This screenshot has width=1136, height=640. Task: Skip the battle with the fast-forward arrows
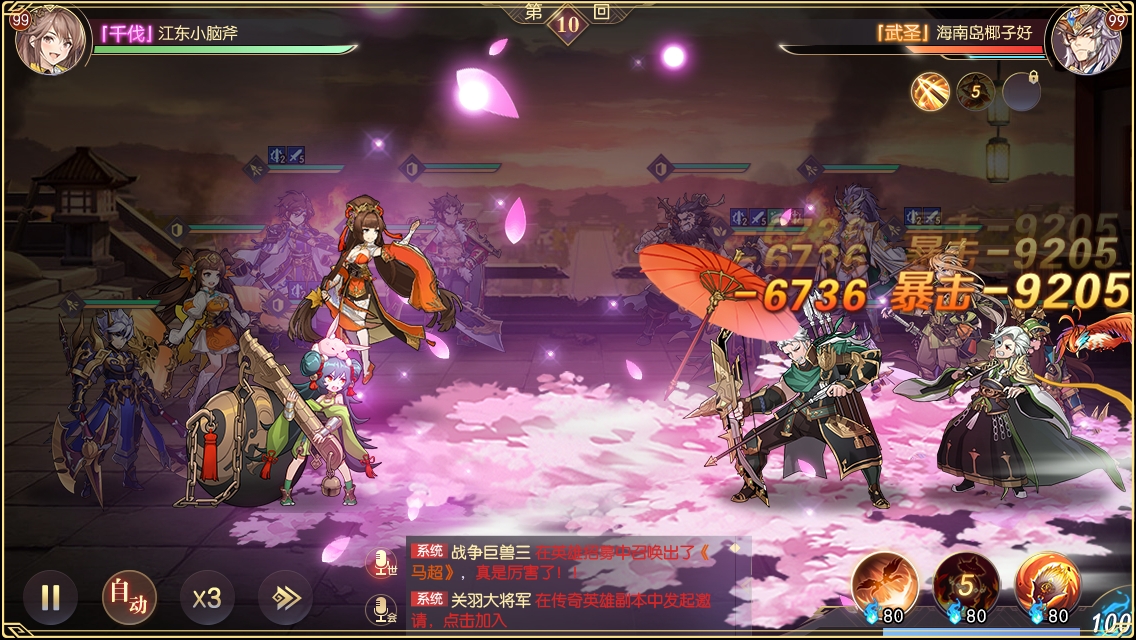click(285, 598)
